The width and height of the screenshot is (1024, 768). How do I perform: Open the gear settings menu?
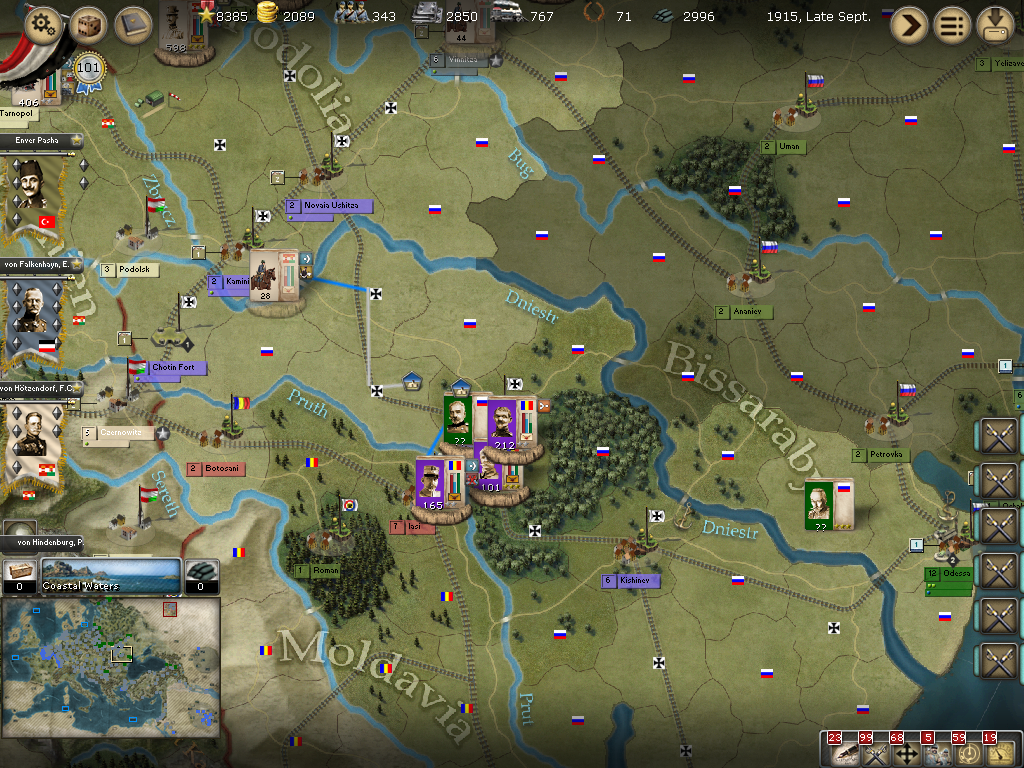click(x=42, y=26)
